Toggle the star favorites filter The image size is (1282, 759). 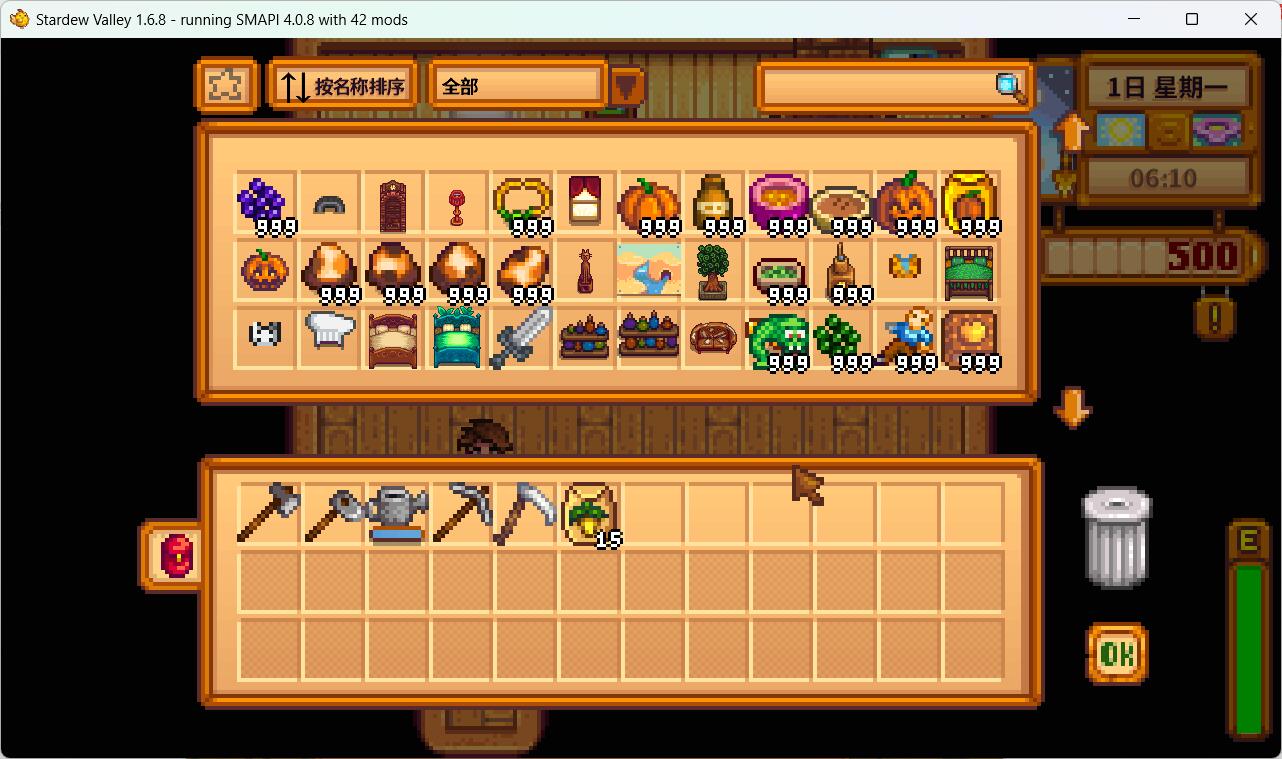227,86
